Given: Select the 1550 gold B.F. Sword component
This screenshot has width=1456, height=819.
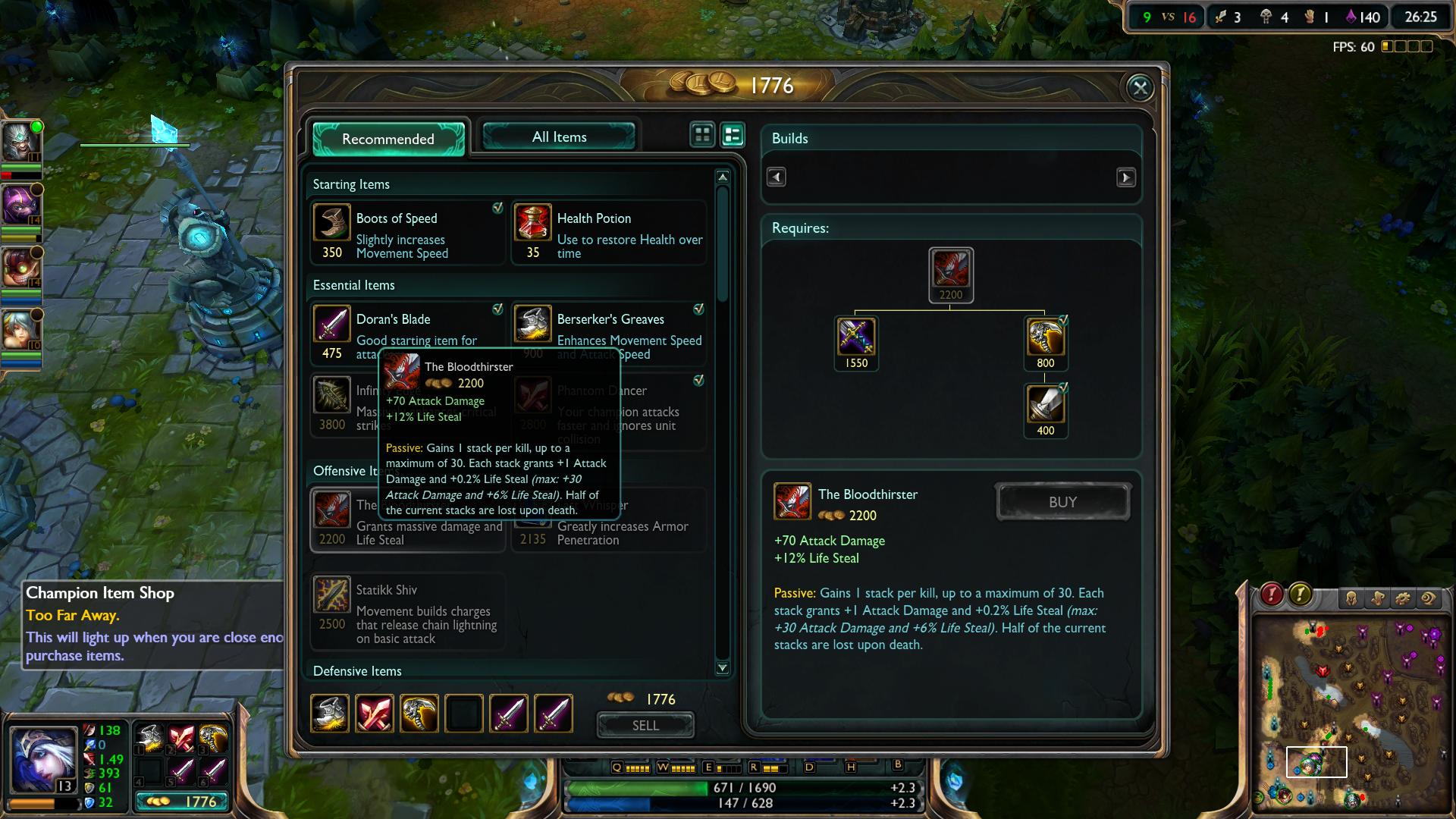Looking at the screenshot, I should [856, 337].
